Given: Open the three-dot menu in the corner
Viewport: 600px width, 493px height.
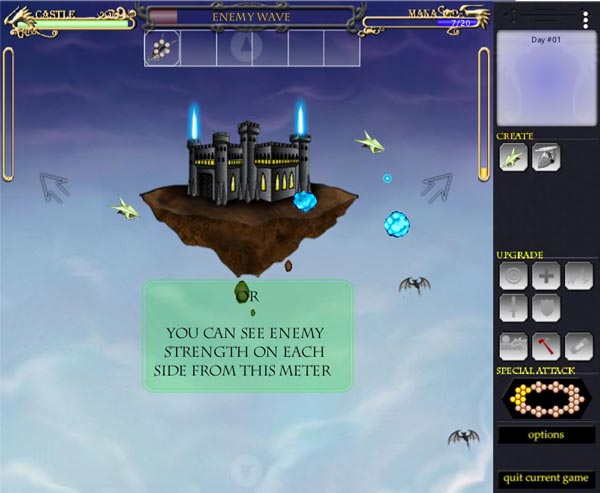Looking at the screenshot, I should point(584,17).
